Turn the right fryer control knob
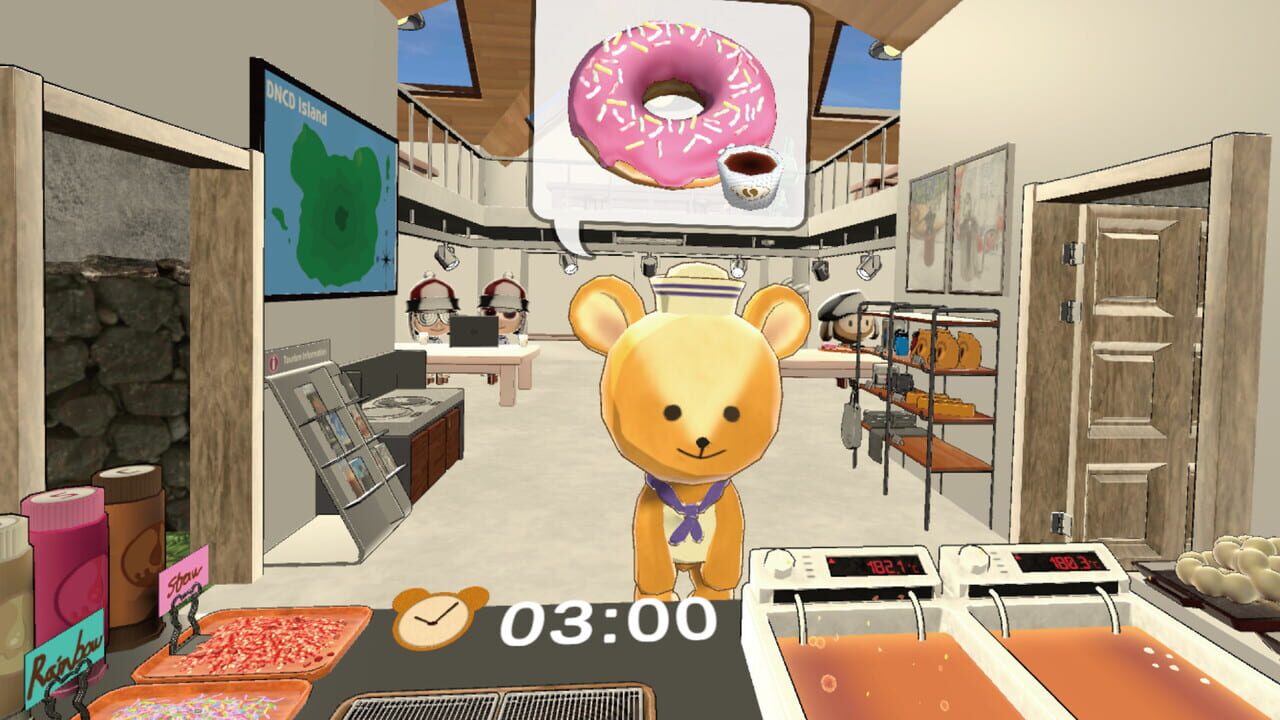The width and height of the screenshot is (1280, 720). [972, 562]
